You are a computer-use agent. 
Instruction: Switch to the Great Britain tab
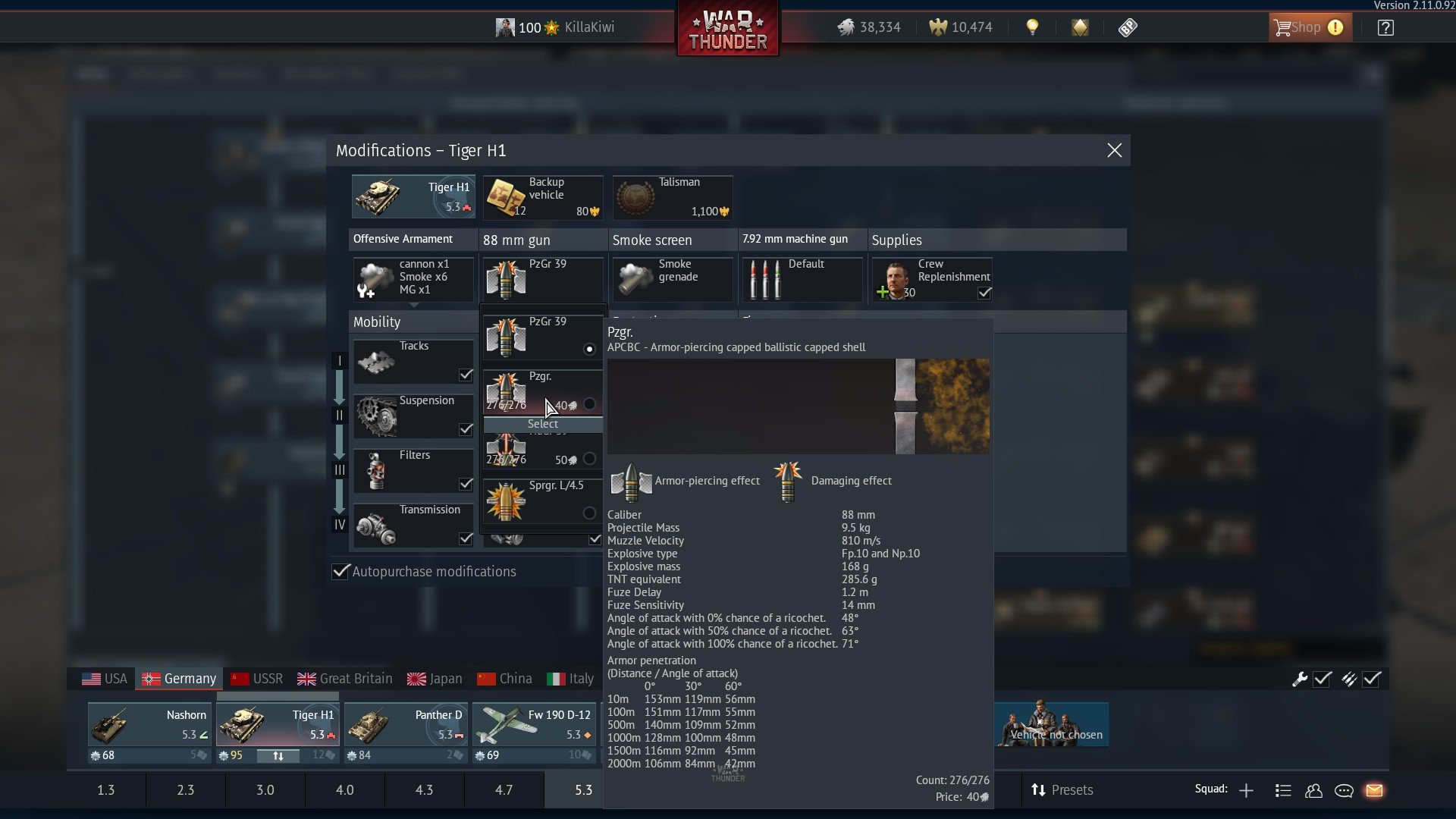click(x=344, y=678)
